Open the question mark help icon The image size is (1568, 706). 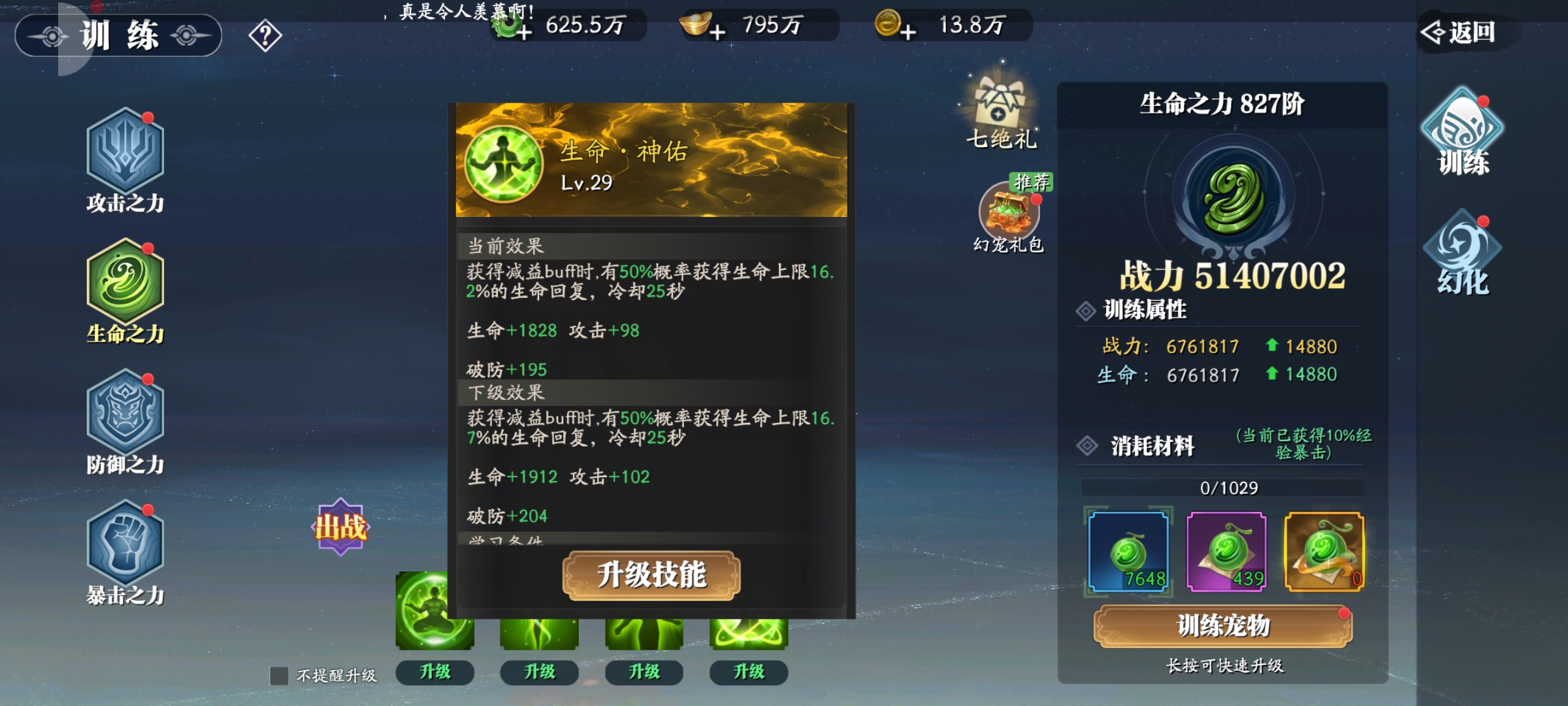265,36
